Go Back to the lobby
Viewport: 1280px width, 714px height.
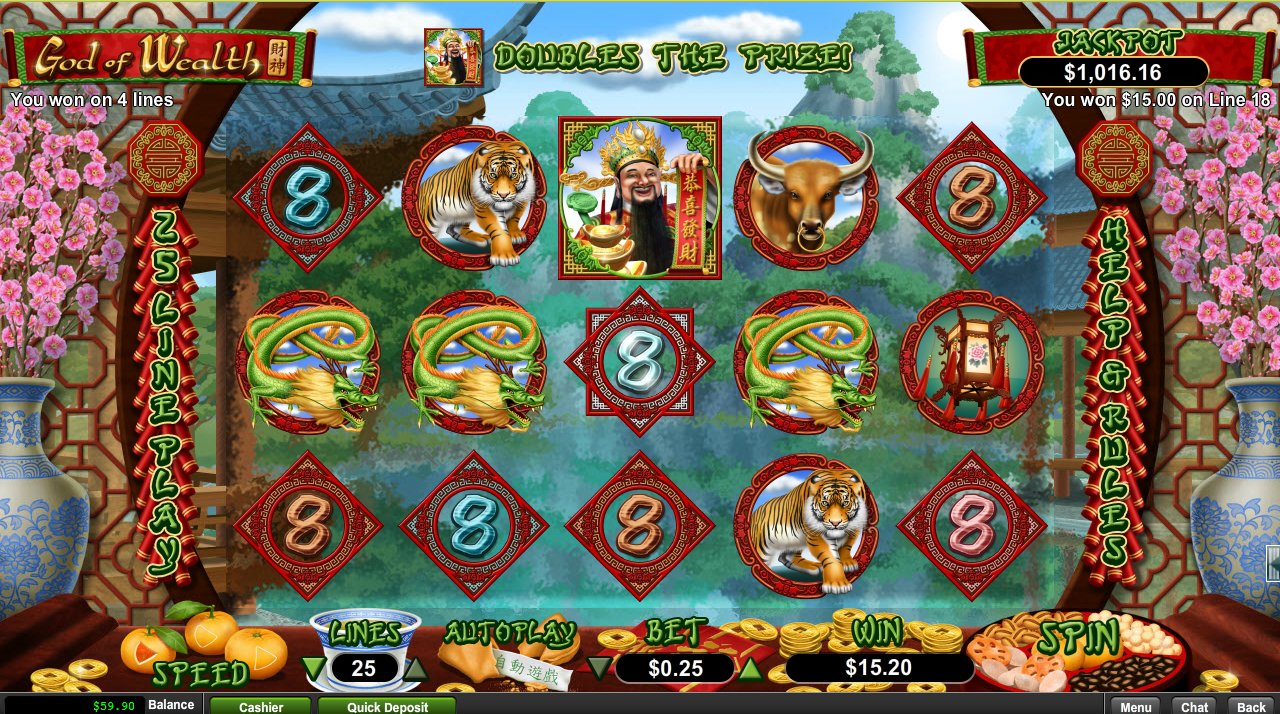[x=1251, y=706]
